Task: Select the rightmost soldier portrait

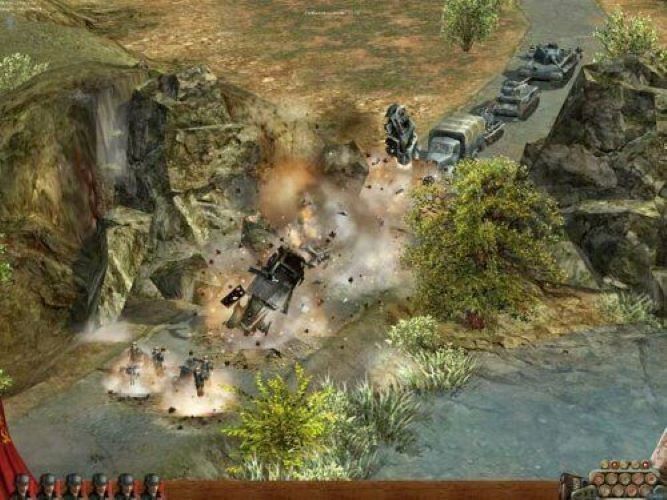Action: click(x=150, y=487)
